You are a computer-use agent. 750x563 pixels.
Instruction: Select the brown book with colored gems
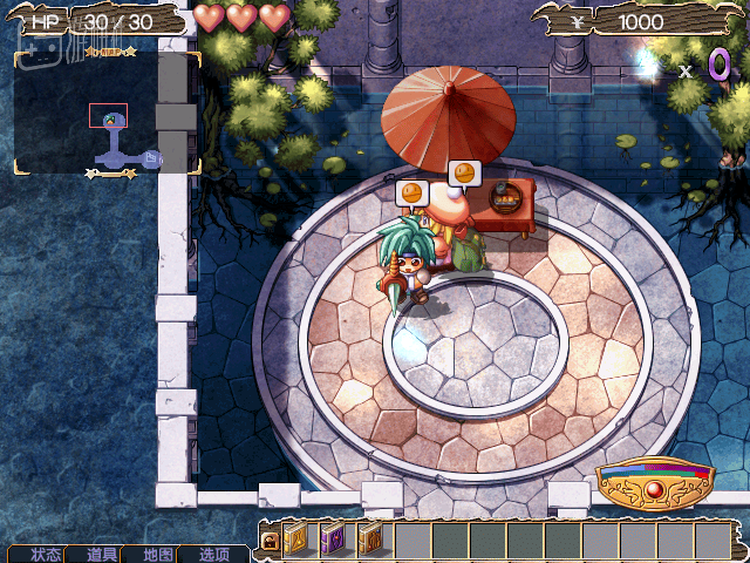click(370, 540)
